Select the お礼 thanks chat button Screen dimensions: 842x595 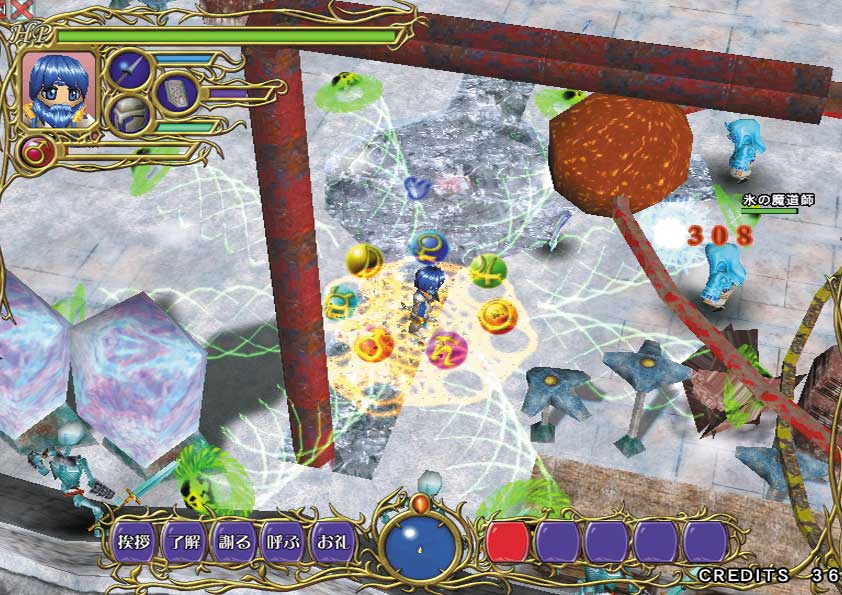[334, 542]
